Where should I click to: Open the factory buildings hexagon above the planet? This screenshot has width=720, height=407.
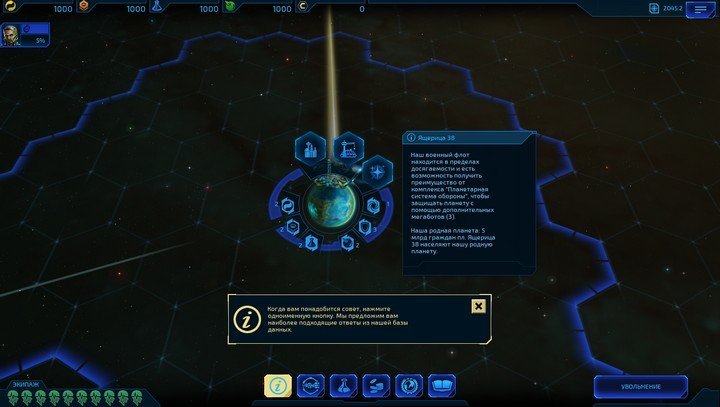(x=308, y=151)
